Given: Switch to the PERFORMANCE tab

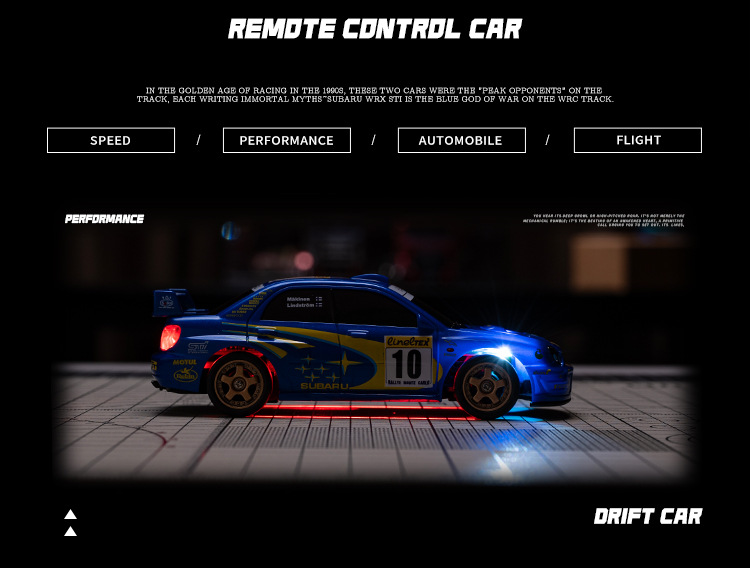Looking at the screenshot, I should coord(287,140).
